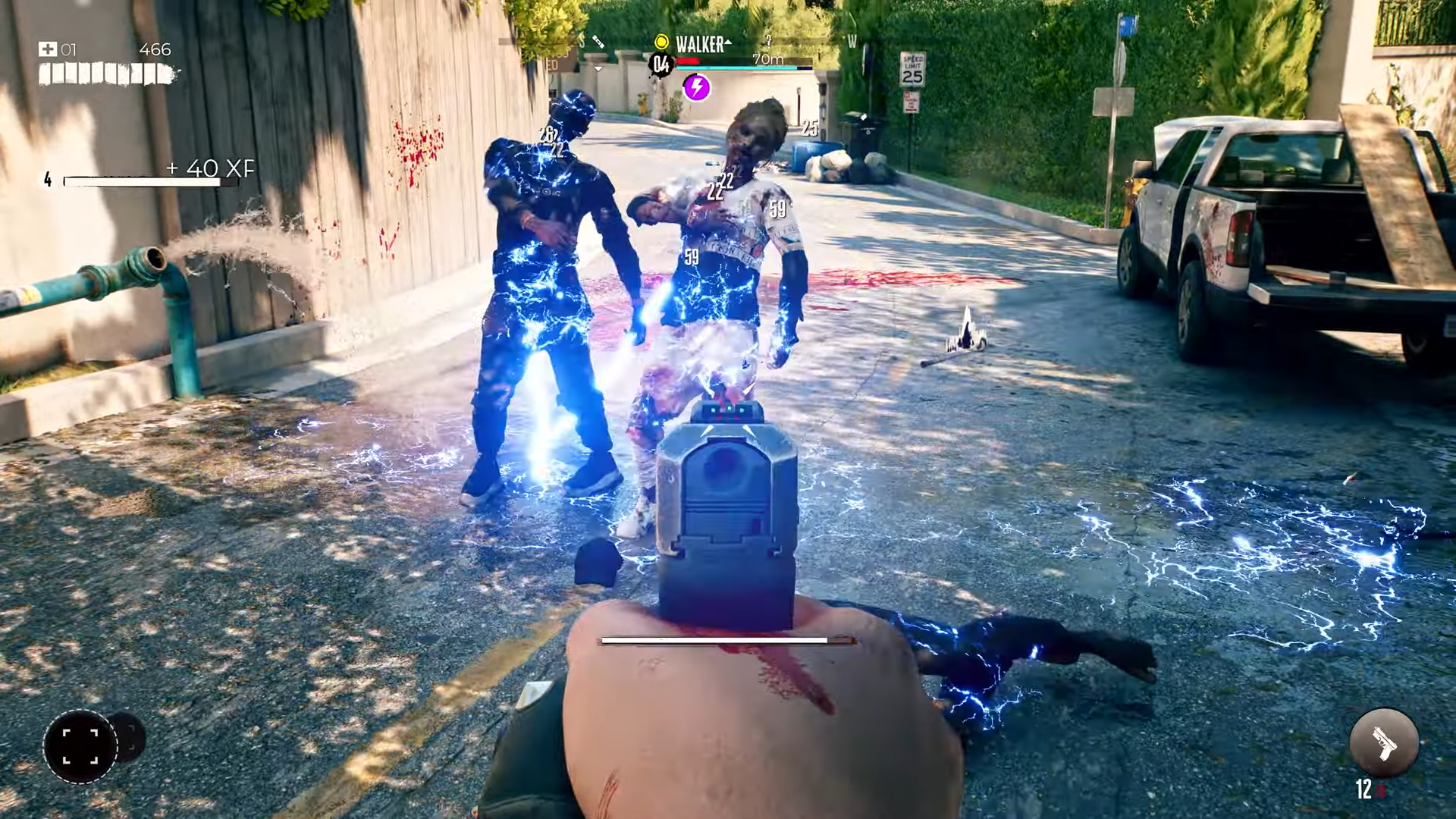Click the medkit cross icon
This screenshot has height=819, width=1456.
pos(48,49)
